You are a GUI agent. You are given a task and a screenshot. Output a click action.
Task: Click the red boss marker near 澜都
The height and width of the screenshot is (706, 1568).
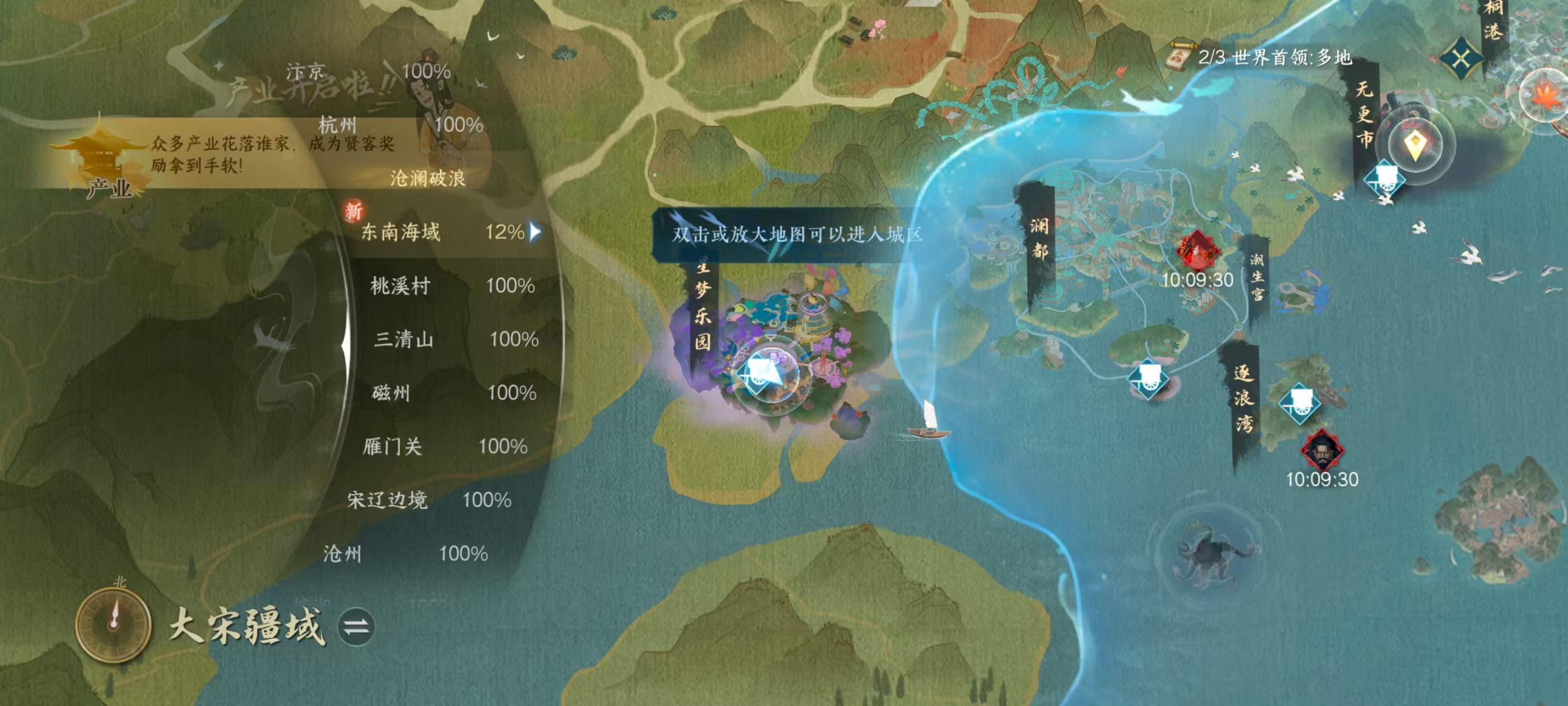[1197, 250]
